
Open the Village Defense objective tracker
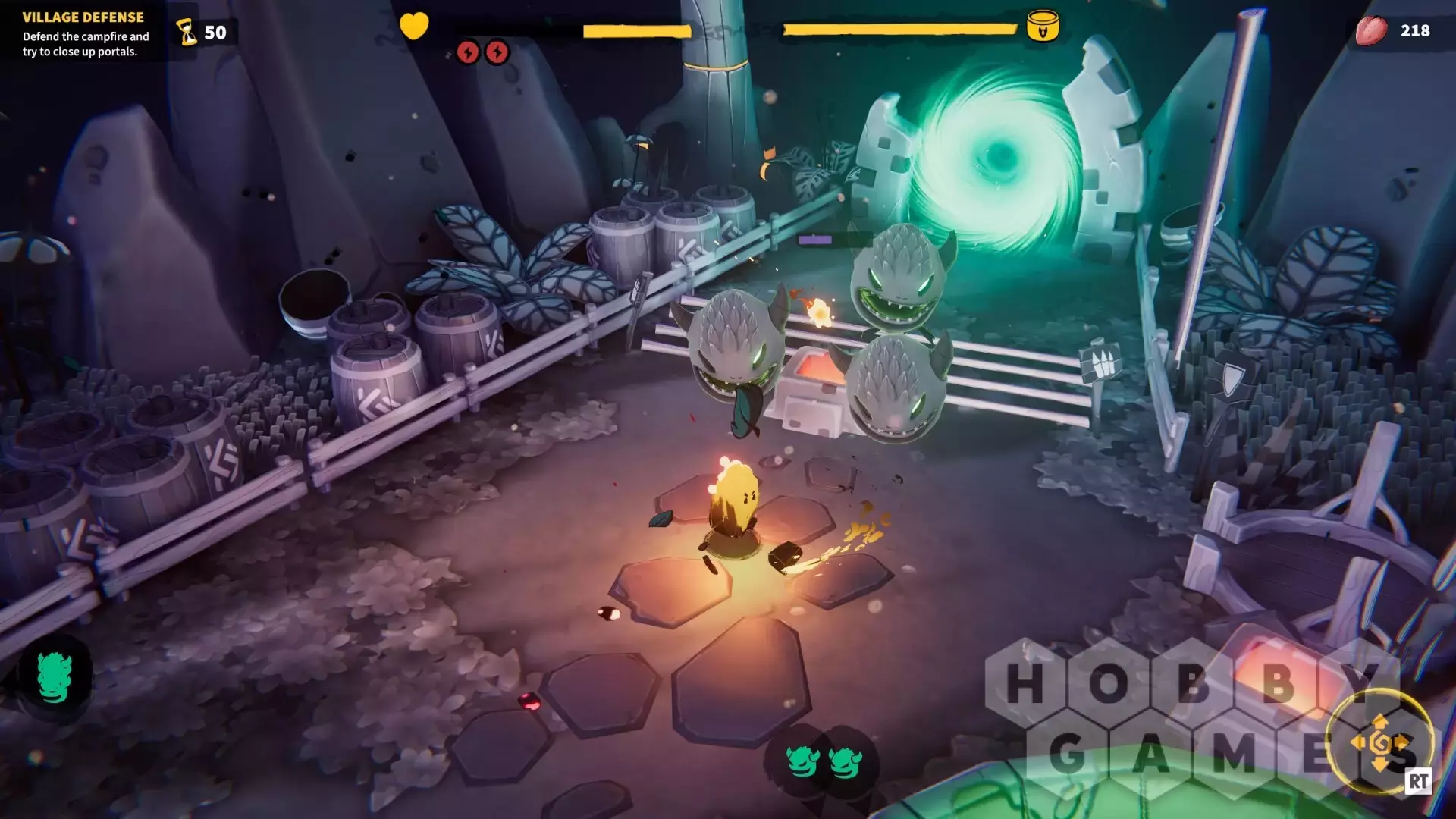[83, 34]
